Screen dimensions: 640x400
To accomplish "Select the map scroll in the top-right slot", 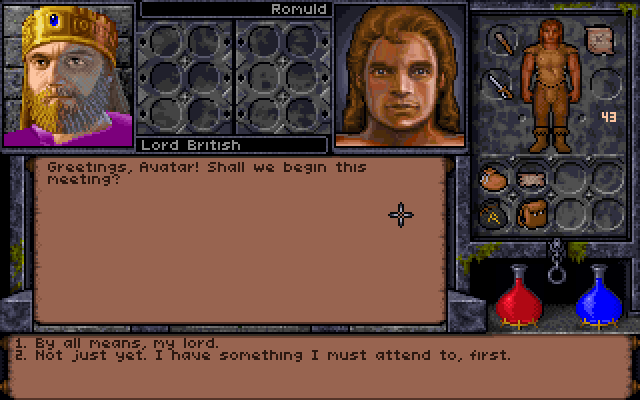I will point(598,41).
